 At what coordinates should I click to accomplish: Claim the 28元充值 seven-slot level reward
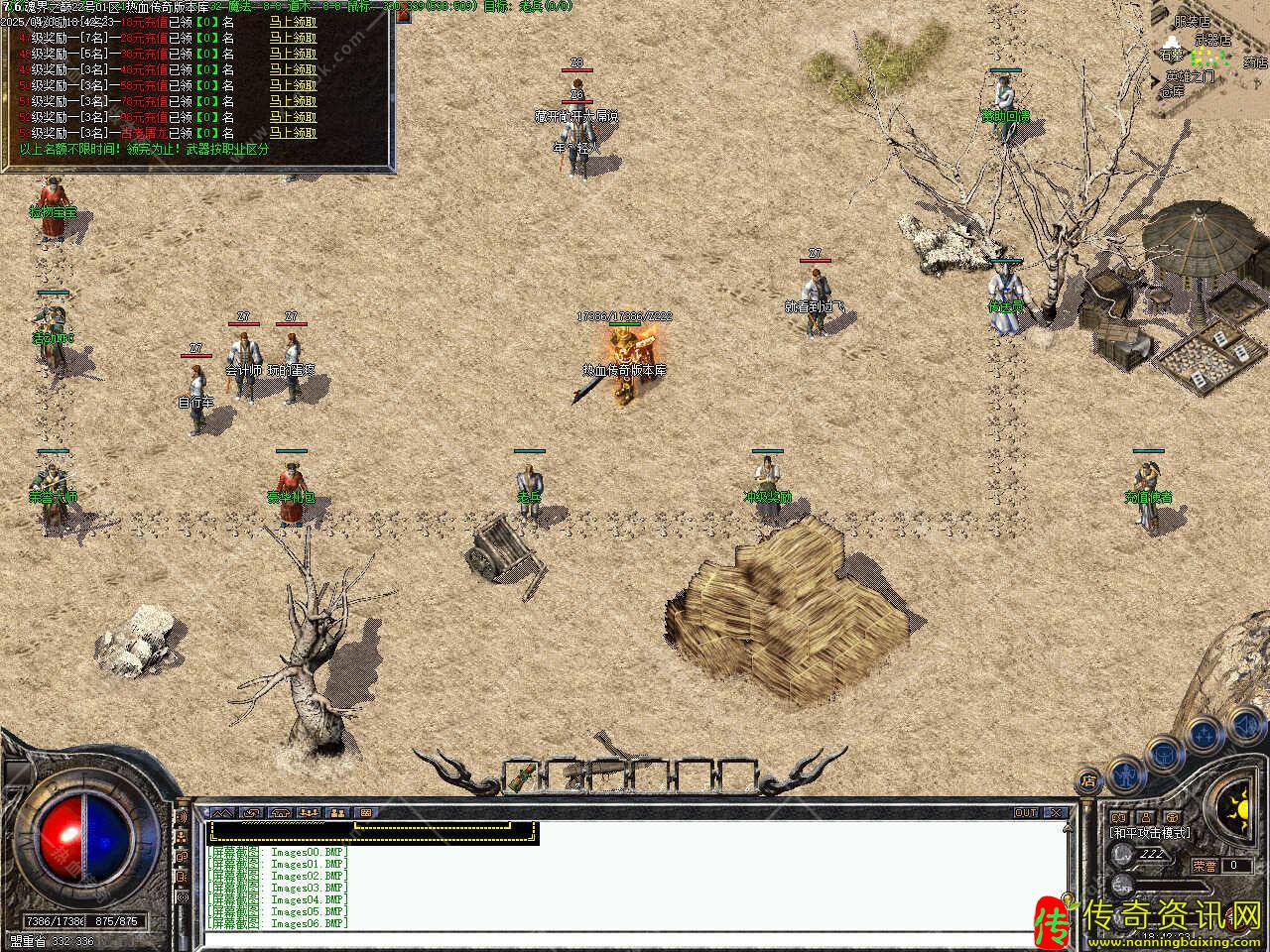293,38
